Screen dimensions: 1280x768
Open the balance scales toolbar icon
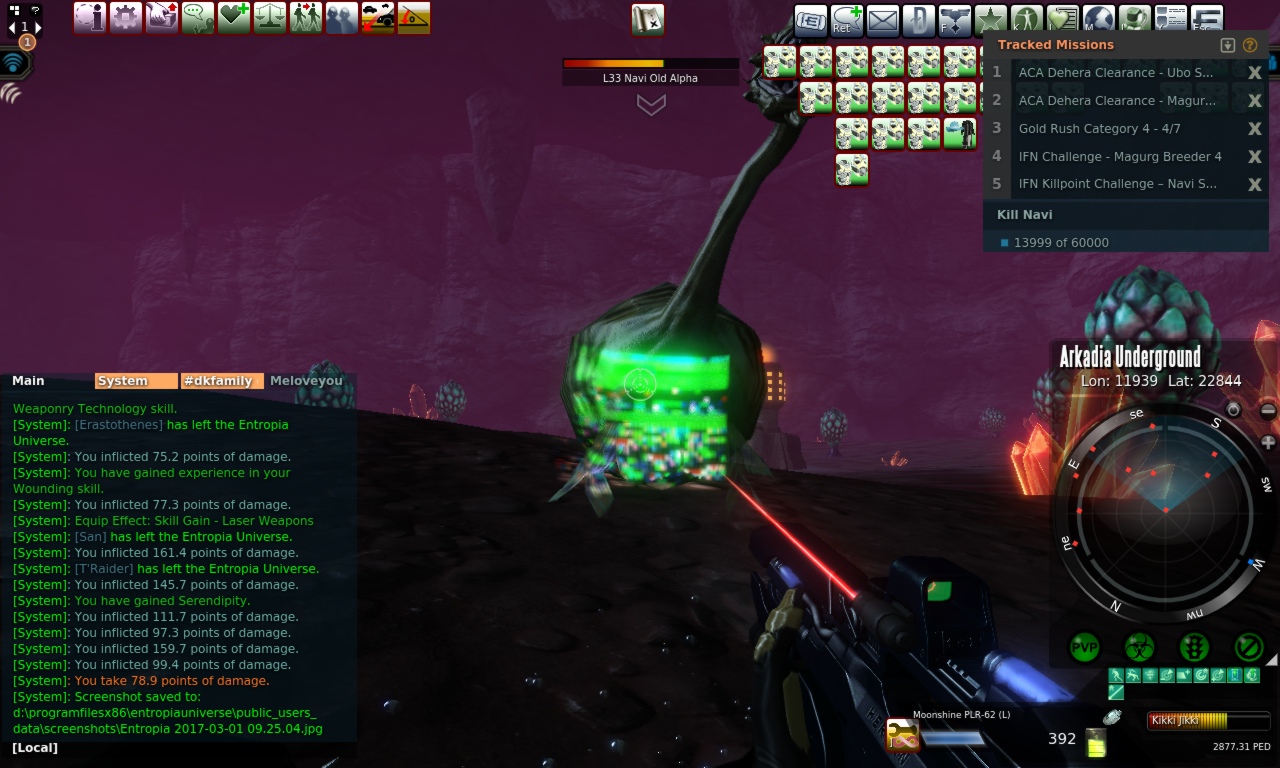click(x=270, y=17)
